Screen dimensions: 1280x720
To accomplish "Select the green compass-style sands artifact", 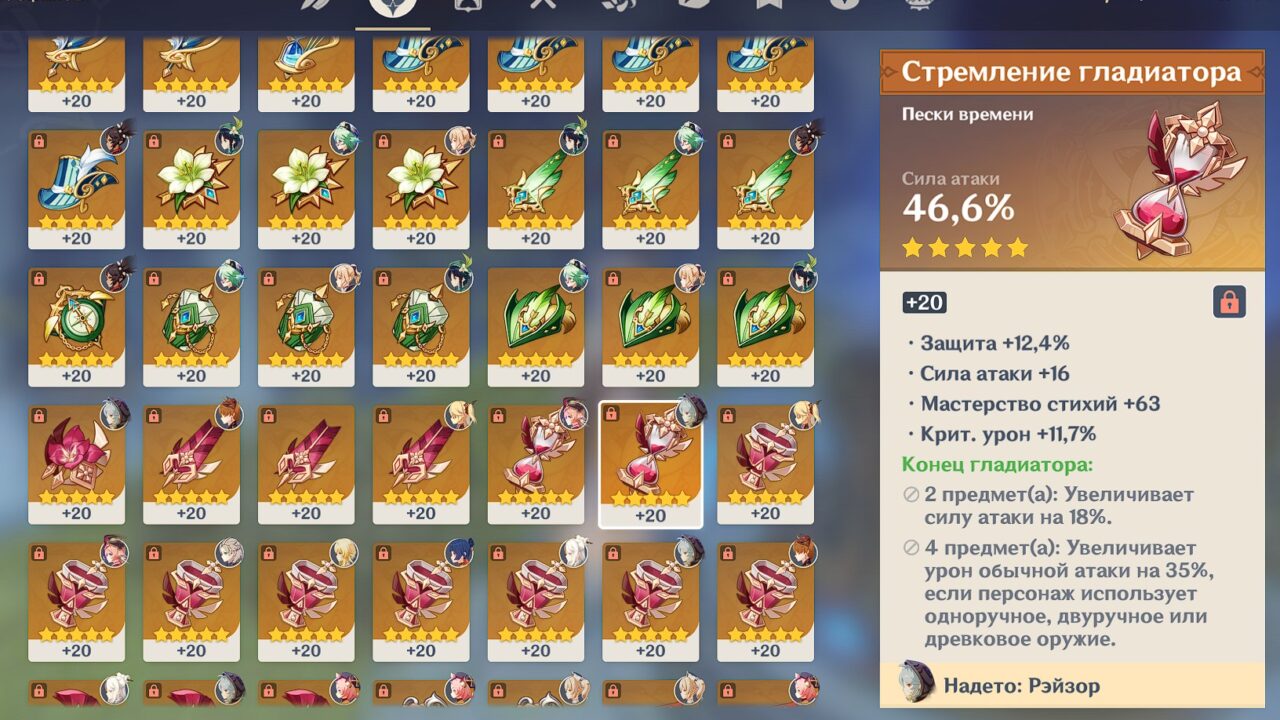I will (75, 320).
